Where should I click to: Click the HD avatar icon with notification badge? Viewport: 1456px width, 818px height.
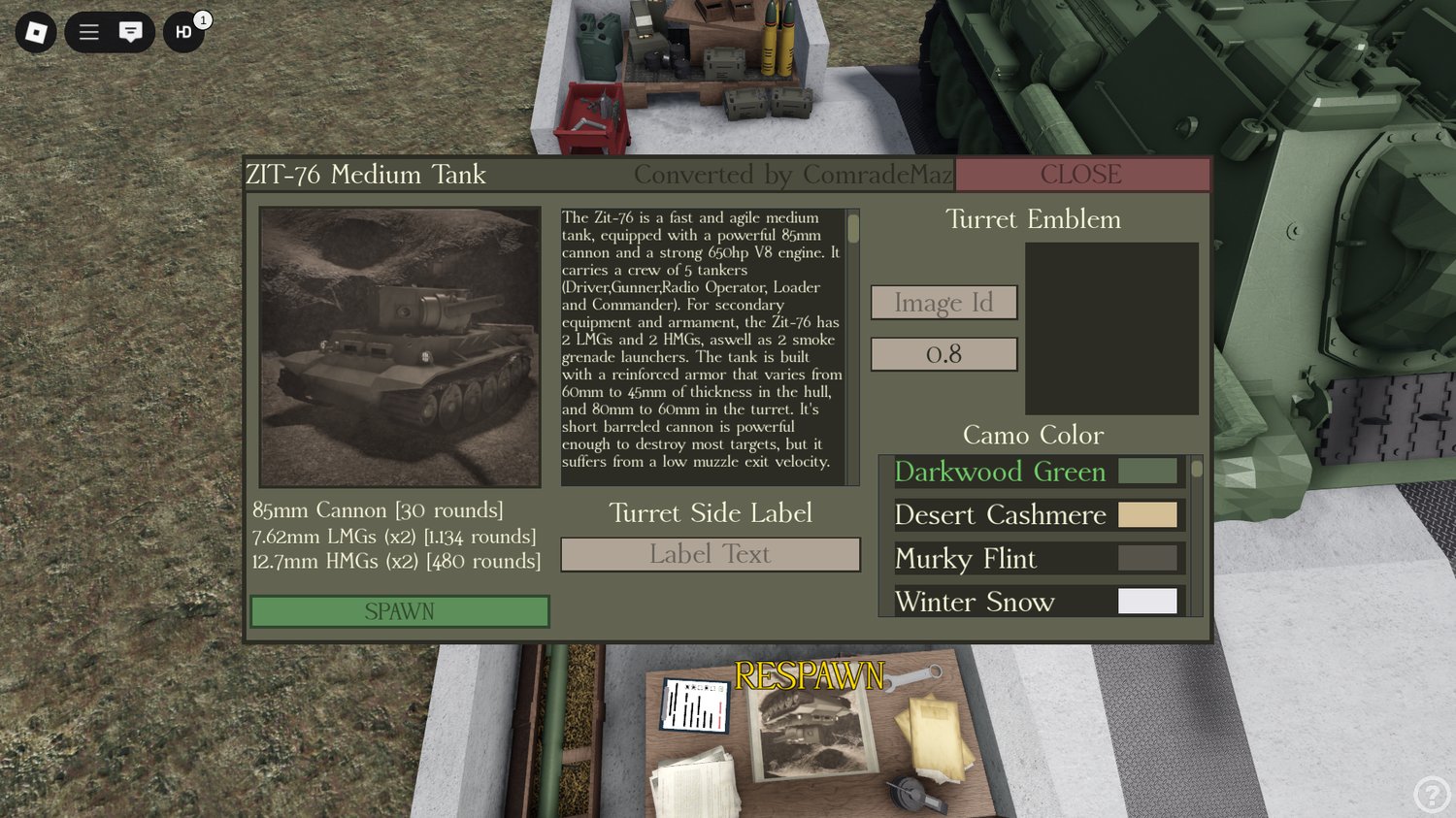point(182,32)
